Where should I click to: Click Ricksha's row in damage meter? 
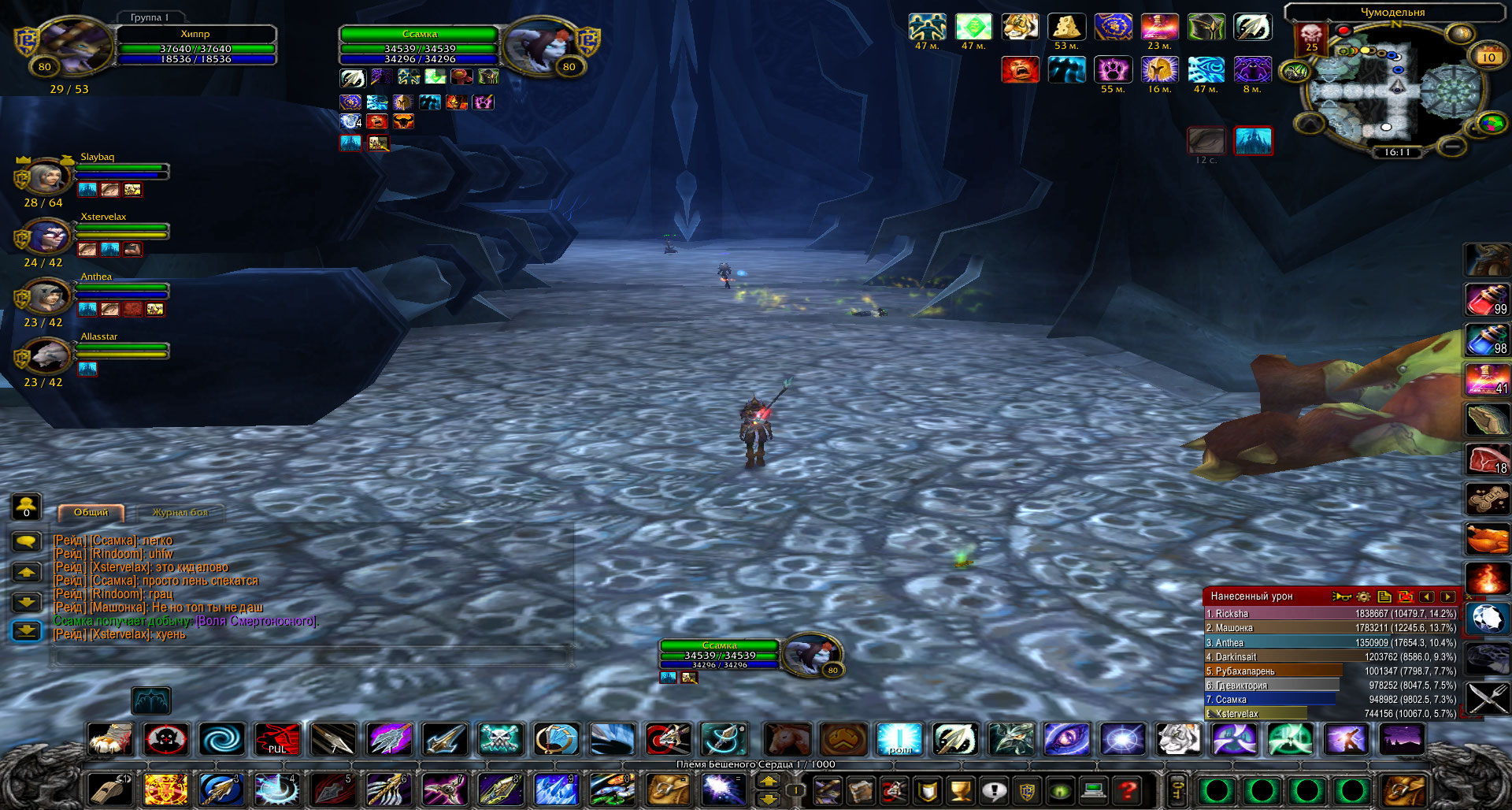pos(1331,614)
